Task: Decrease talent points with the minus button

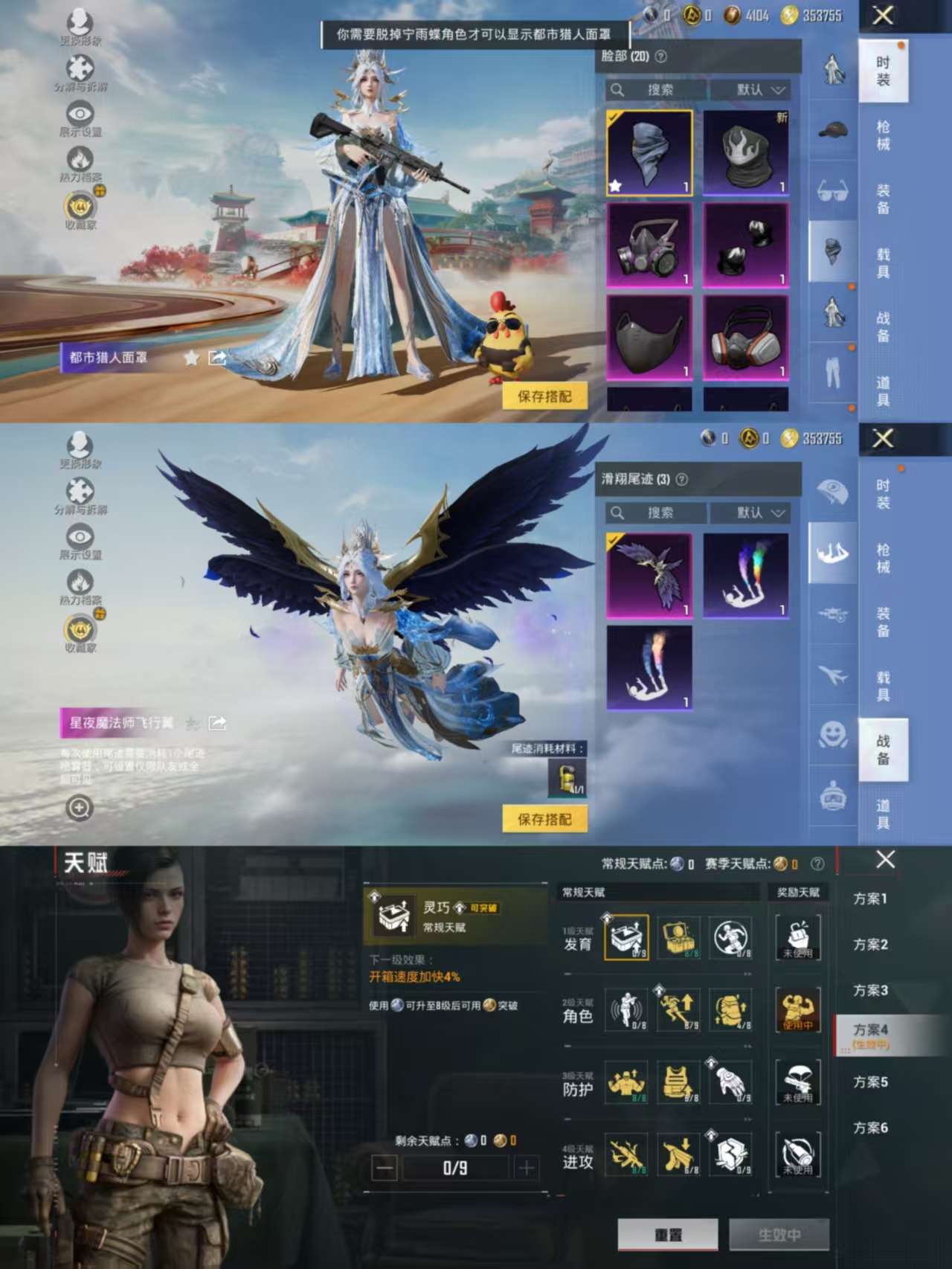Action: pyautogui.click(x=385, y=1168)
